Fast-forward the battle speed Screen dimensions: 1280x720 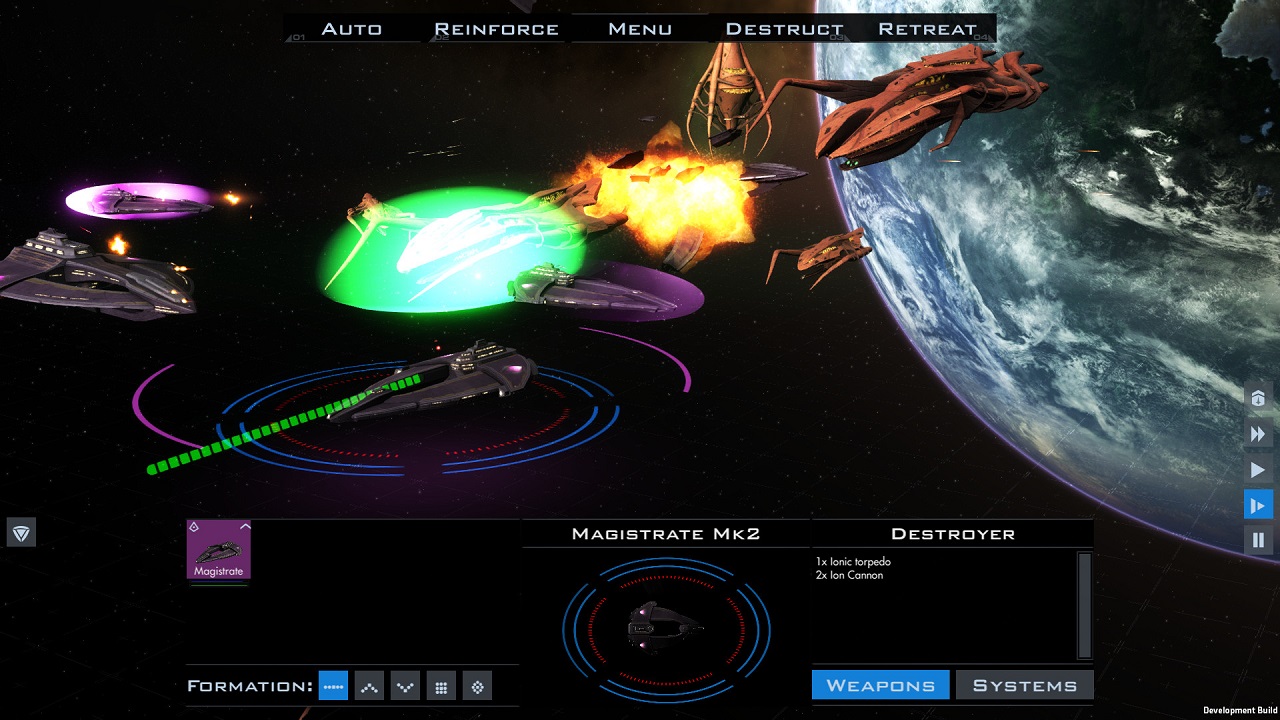pos(1258,434)
